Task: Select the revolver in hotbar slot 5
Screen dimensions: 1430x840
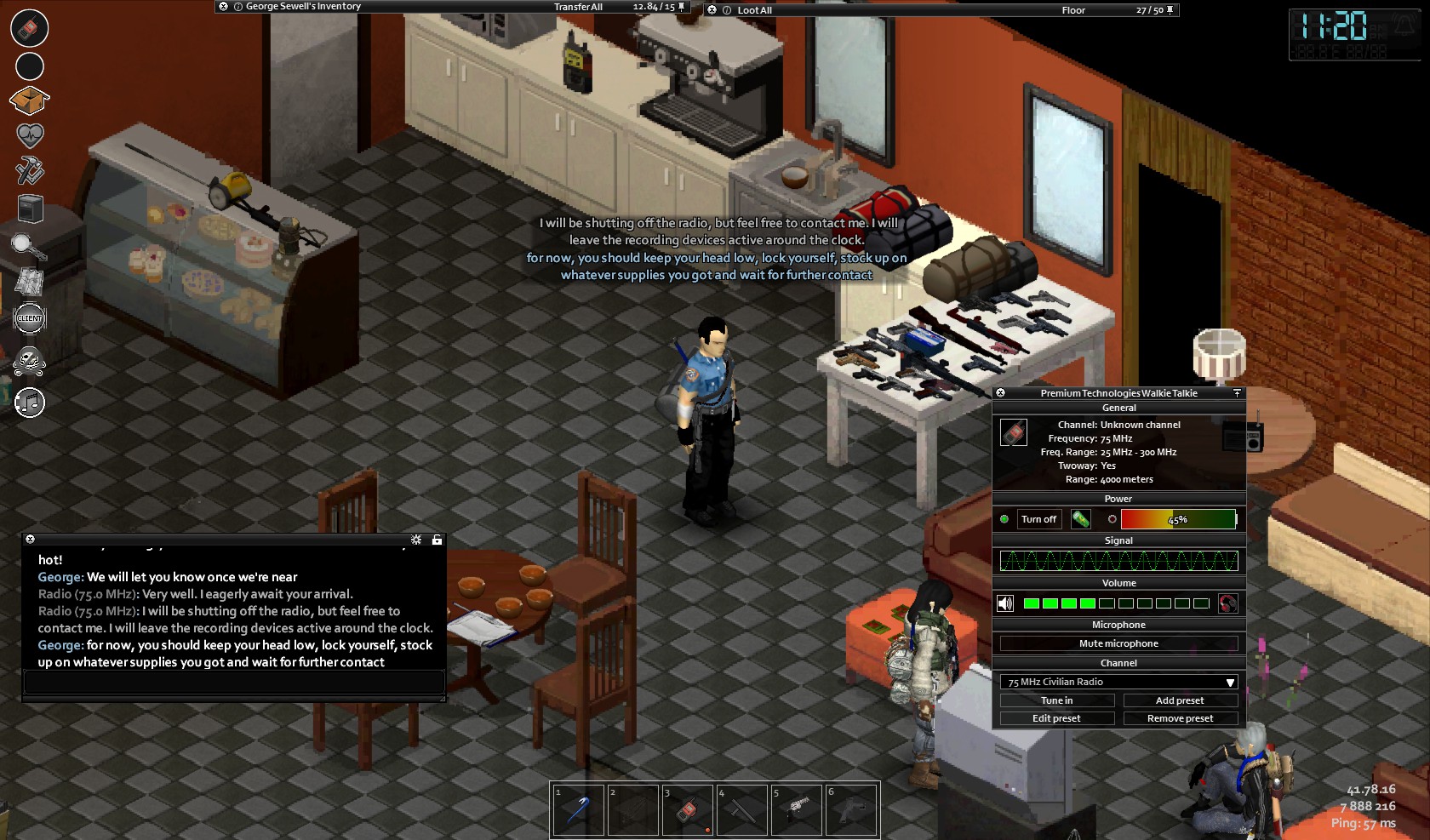Action: [x=796, y=809]
